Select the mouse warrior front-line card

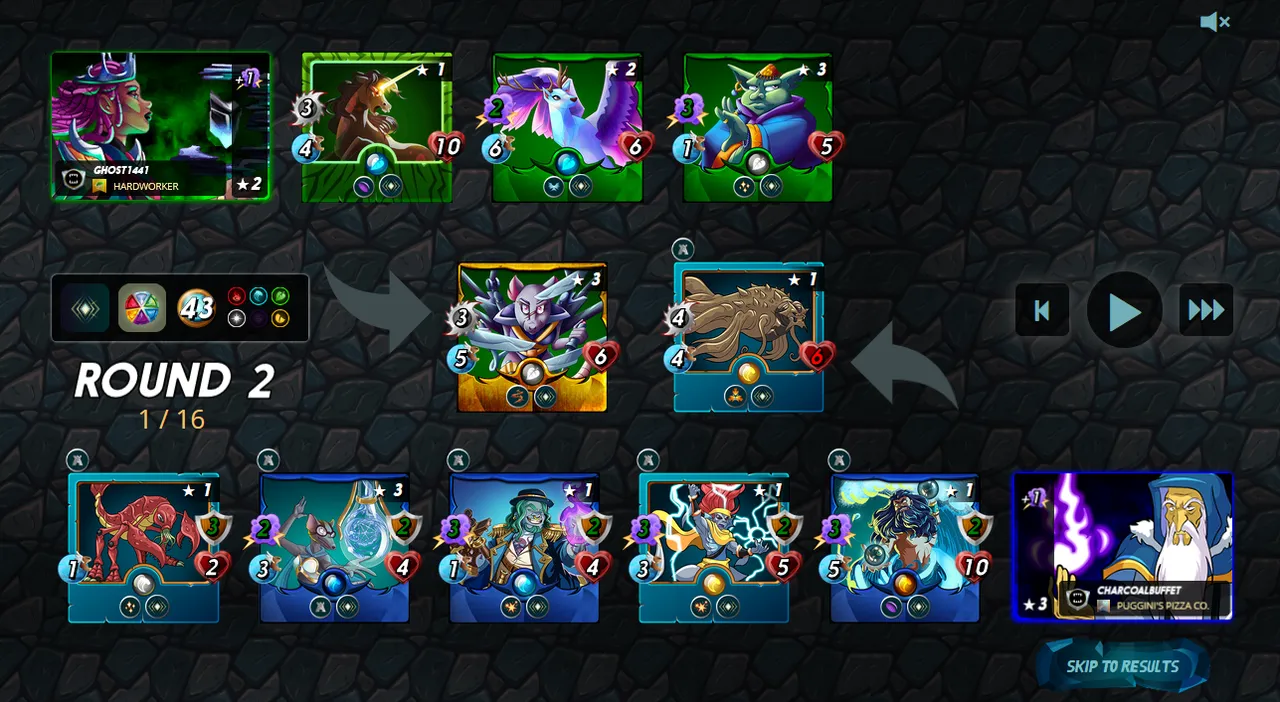pos(532,337)
